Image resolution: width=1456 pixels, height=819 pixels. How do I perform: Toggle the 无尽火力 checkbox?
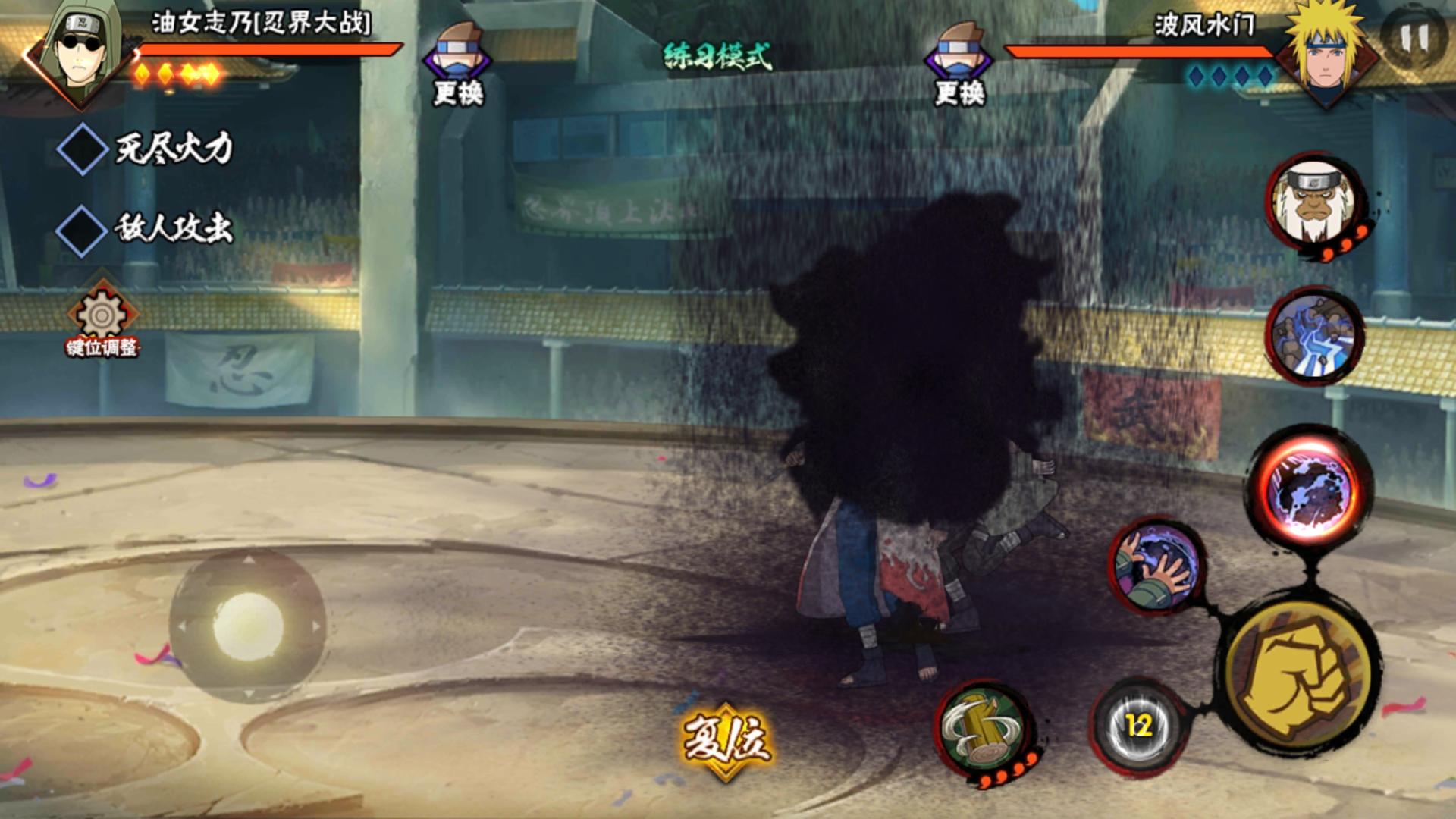tap(82, 149)
